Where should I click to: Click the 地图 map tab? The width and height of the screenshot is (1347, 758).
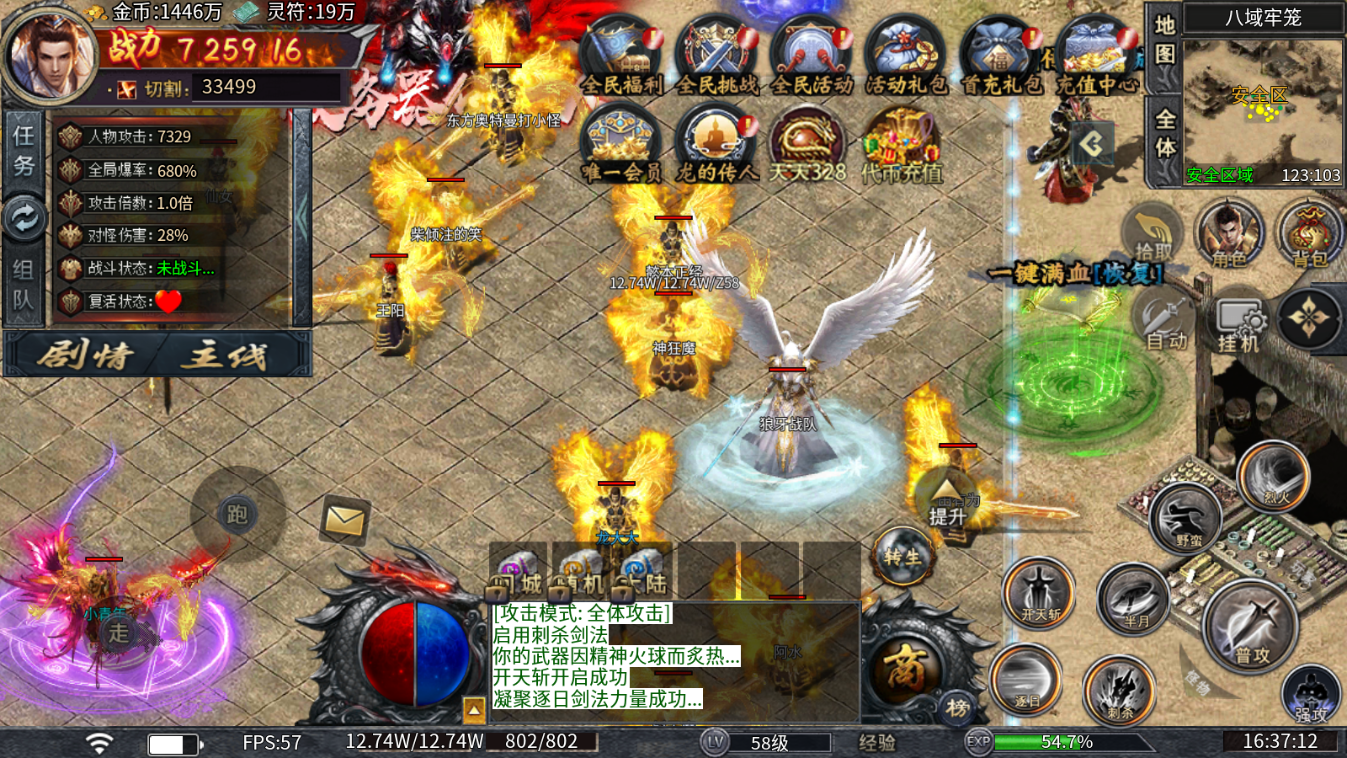[1164, 39]
